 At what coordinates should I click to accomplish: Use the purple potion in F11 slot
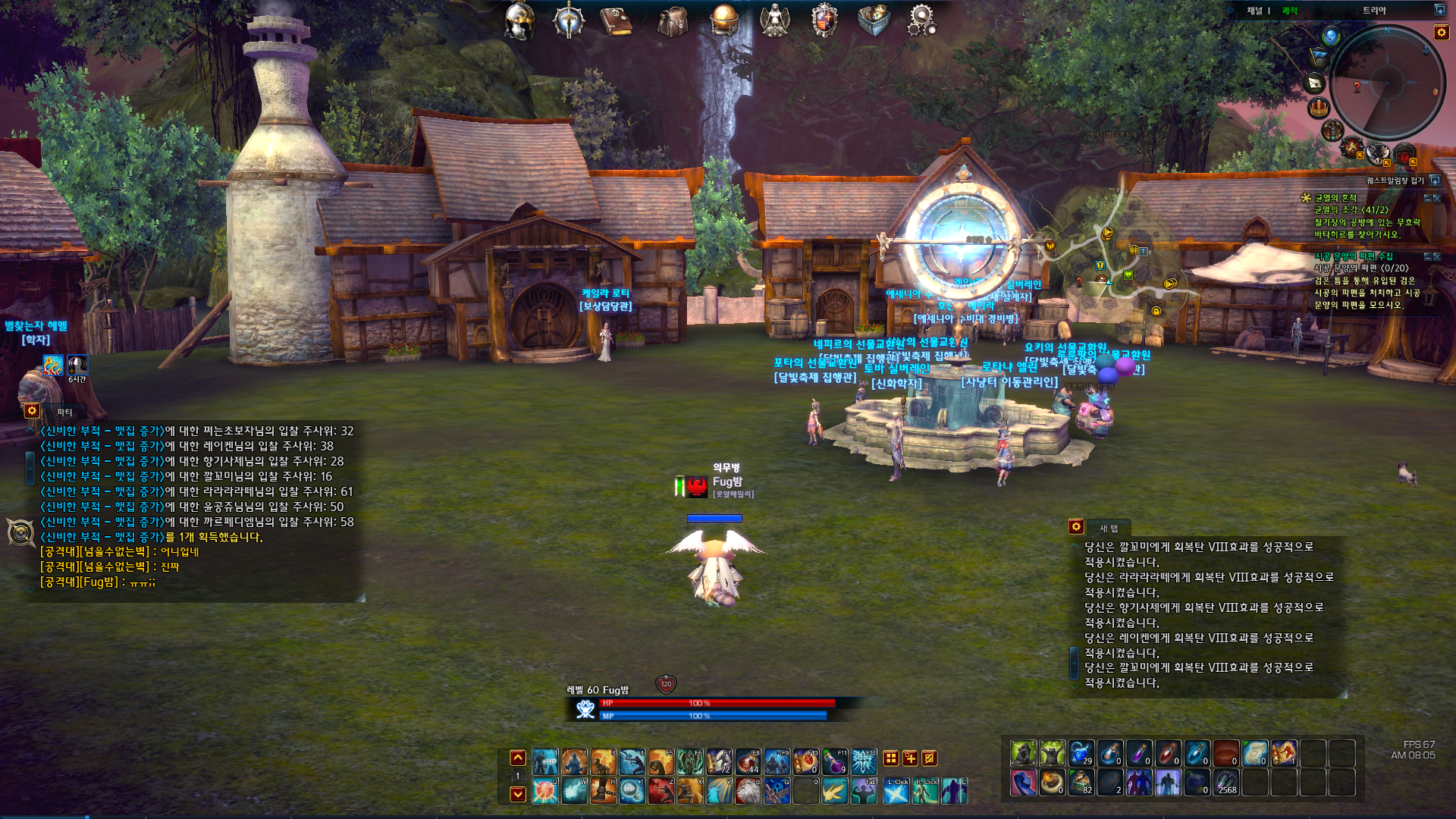[x=834, y=761]
